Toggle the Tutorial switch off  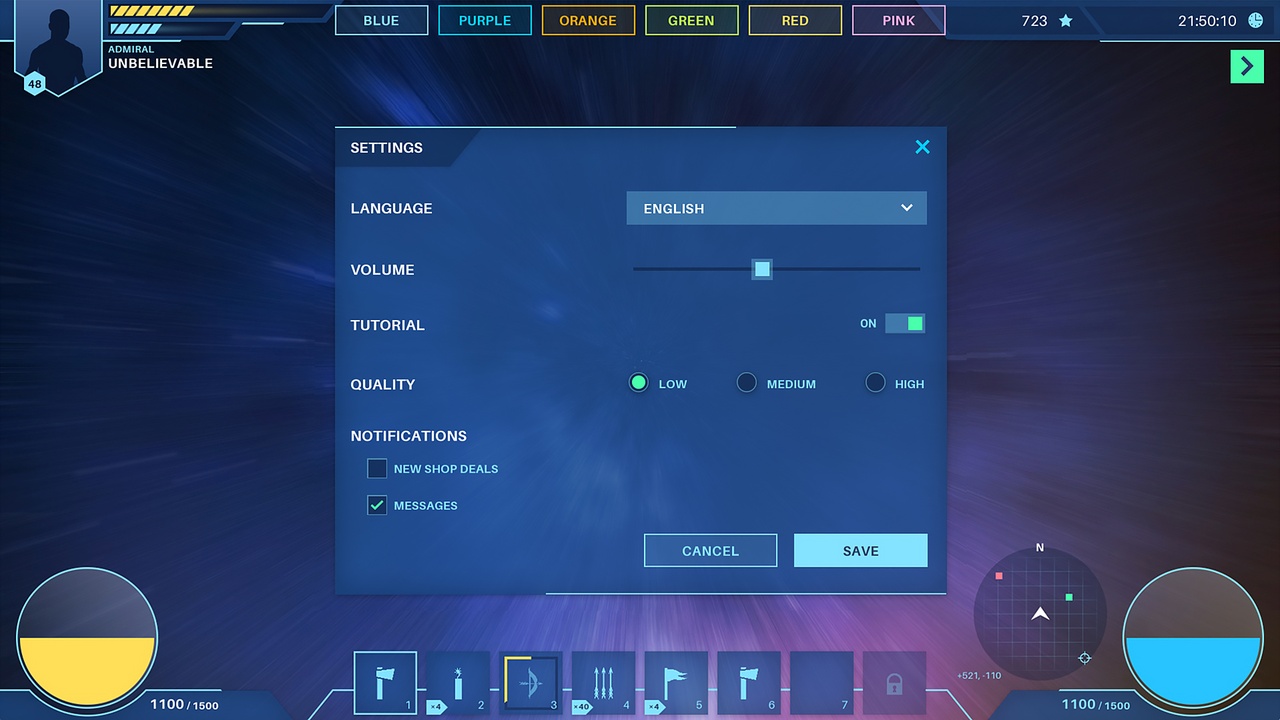905,323
